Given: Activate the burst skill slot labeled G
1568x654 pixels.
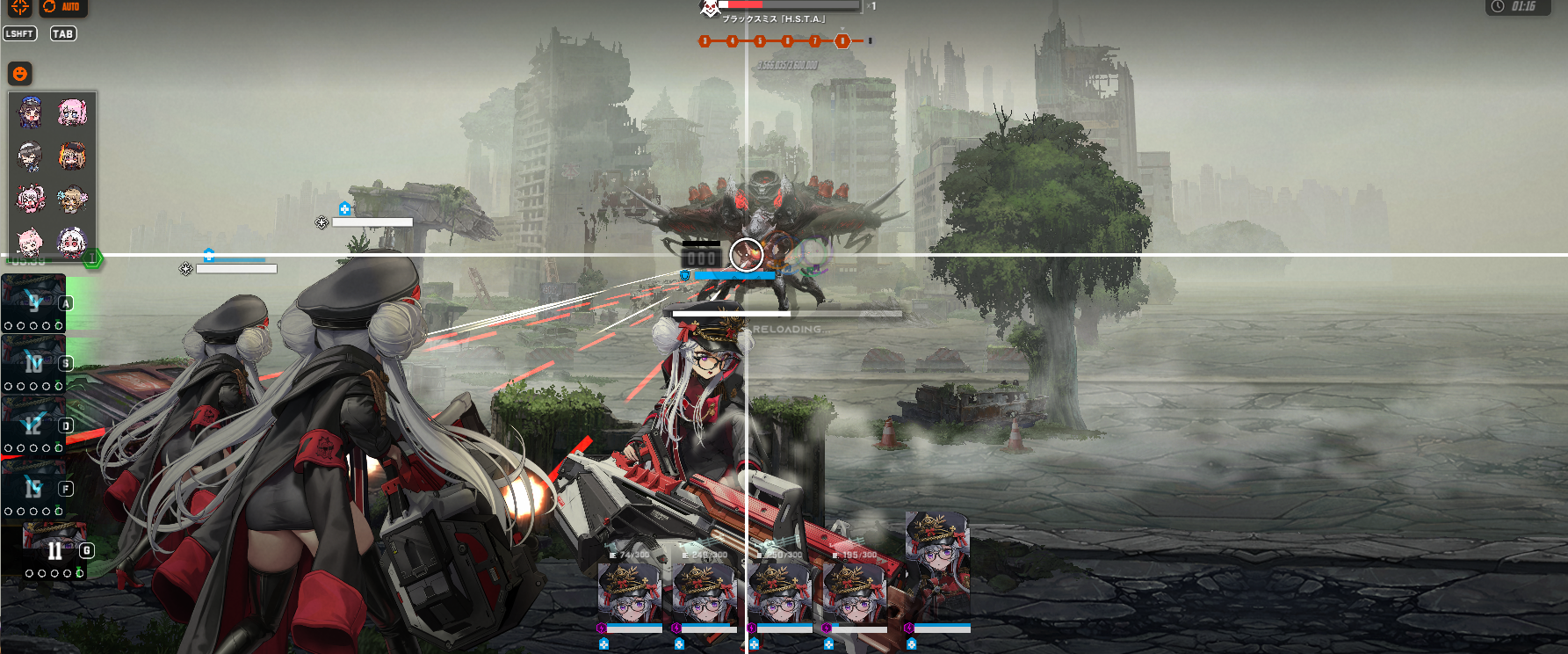Looking at the screenshot, I should tap(54, 549).
